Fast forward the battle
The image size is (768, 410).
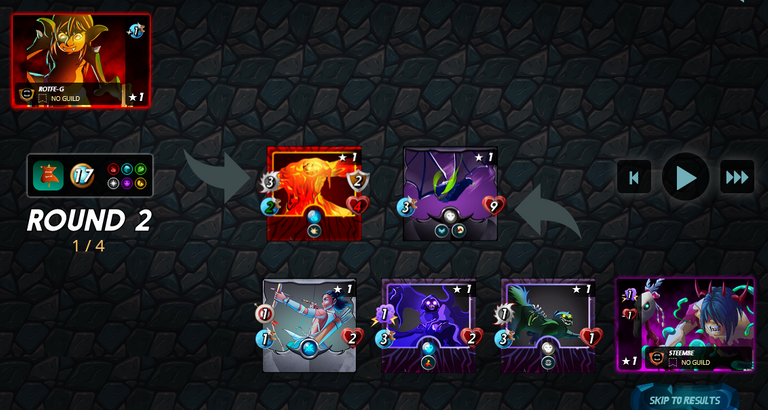[737, 178]
